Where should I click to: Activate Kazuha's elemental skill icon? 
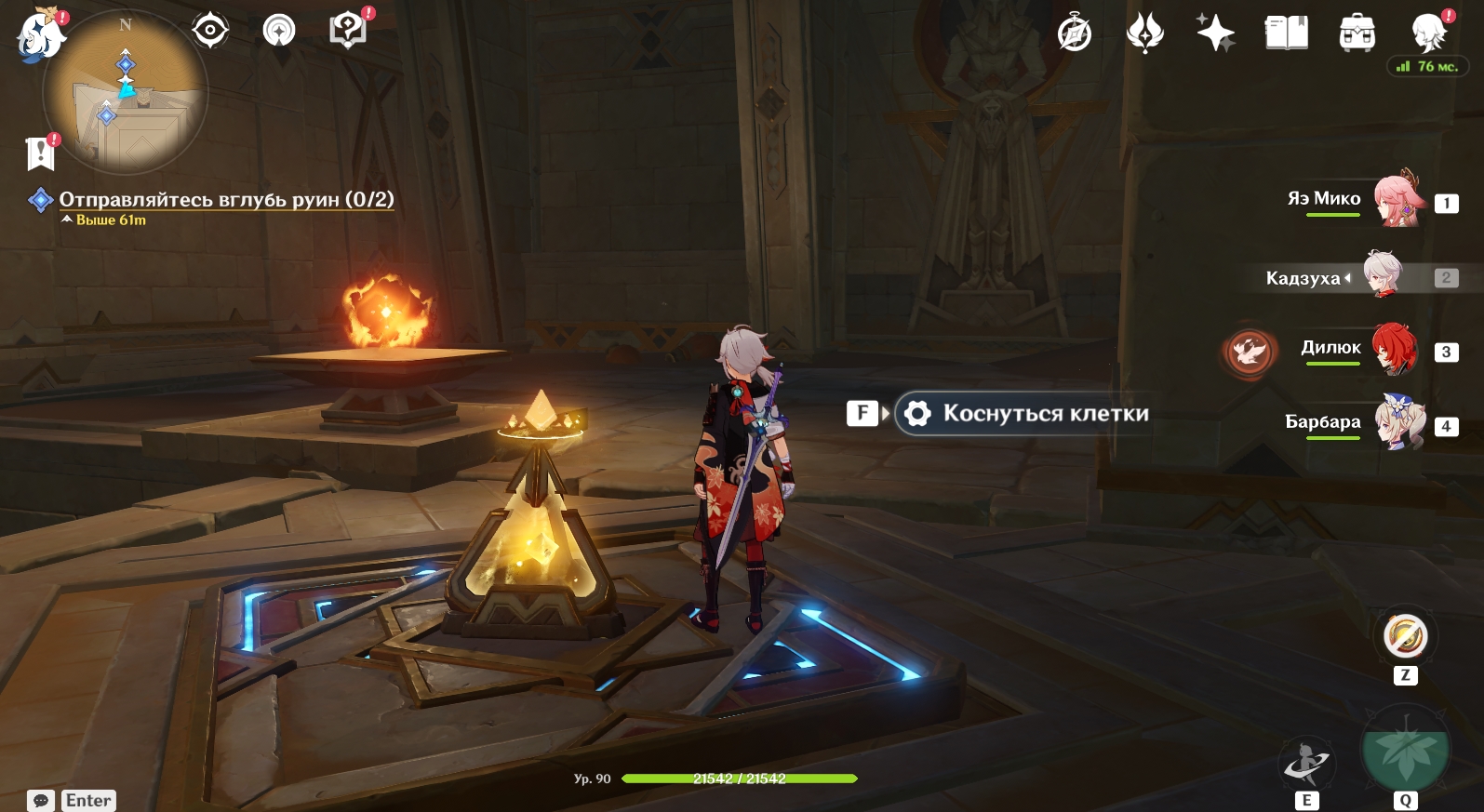click(1307, 765)
